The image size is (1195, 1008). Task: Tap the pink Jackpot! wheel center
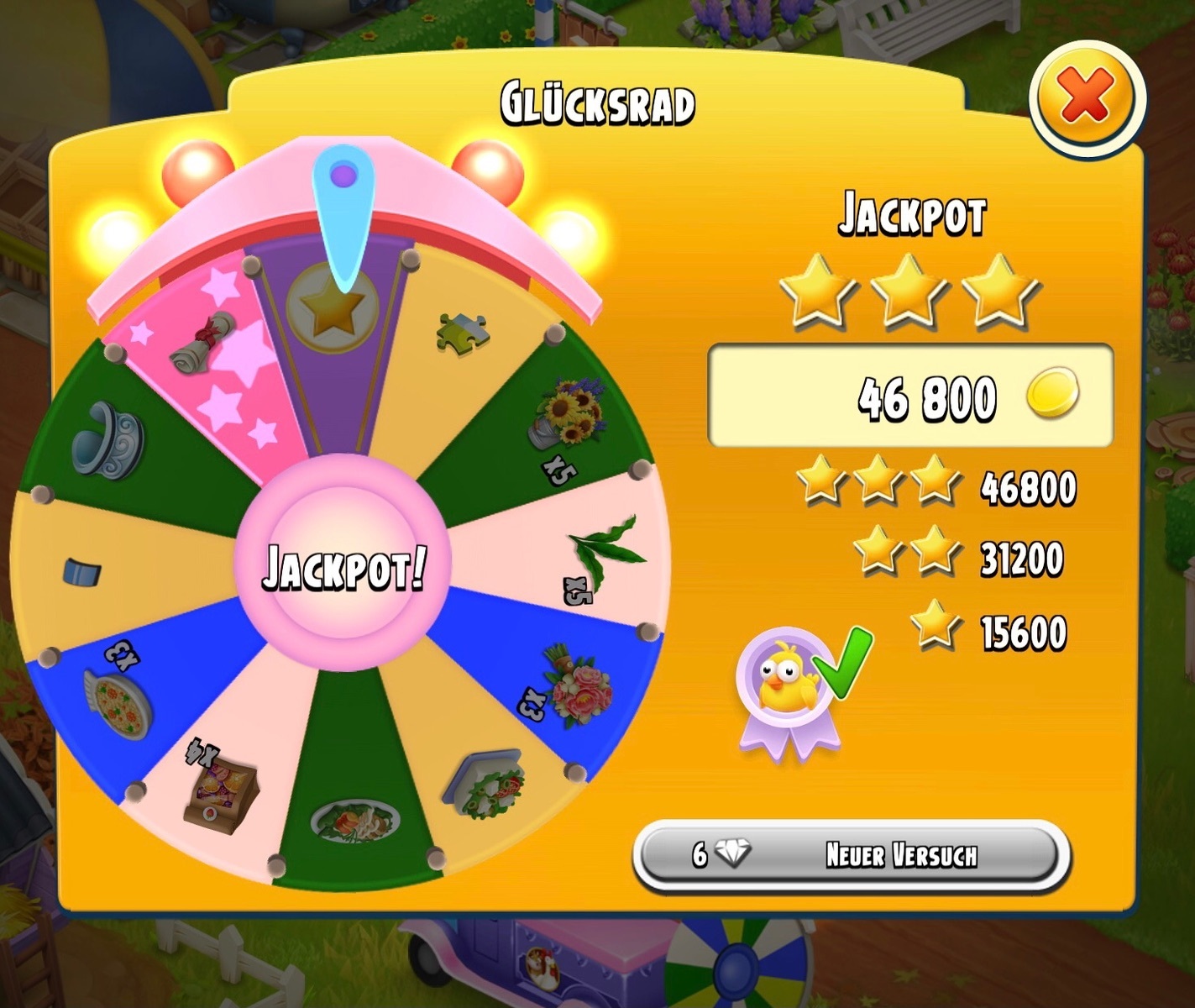coord(343,564)
